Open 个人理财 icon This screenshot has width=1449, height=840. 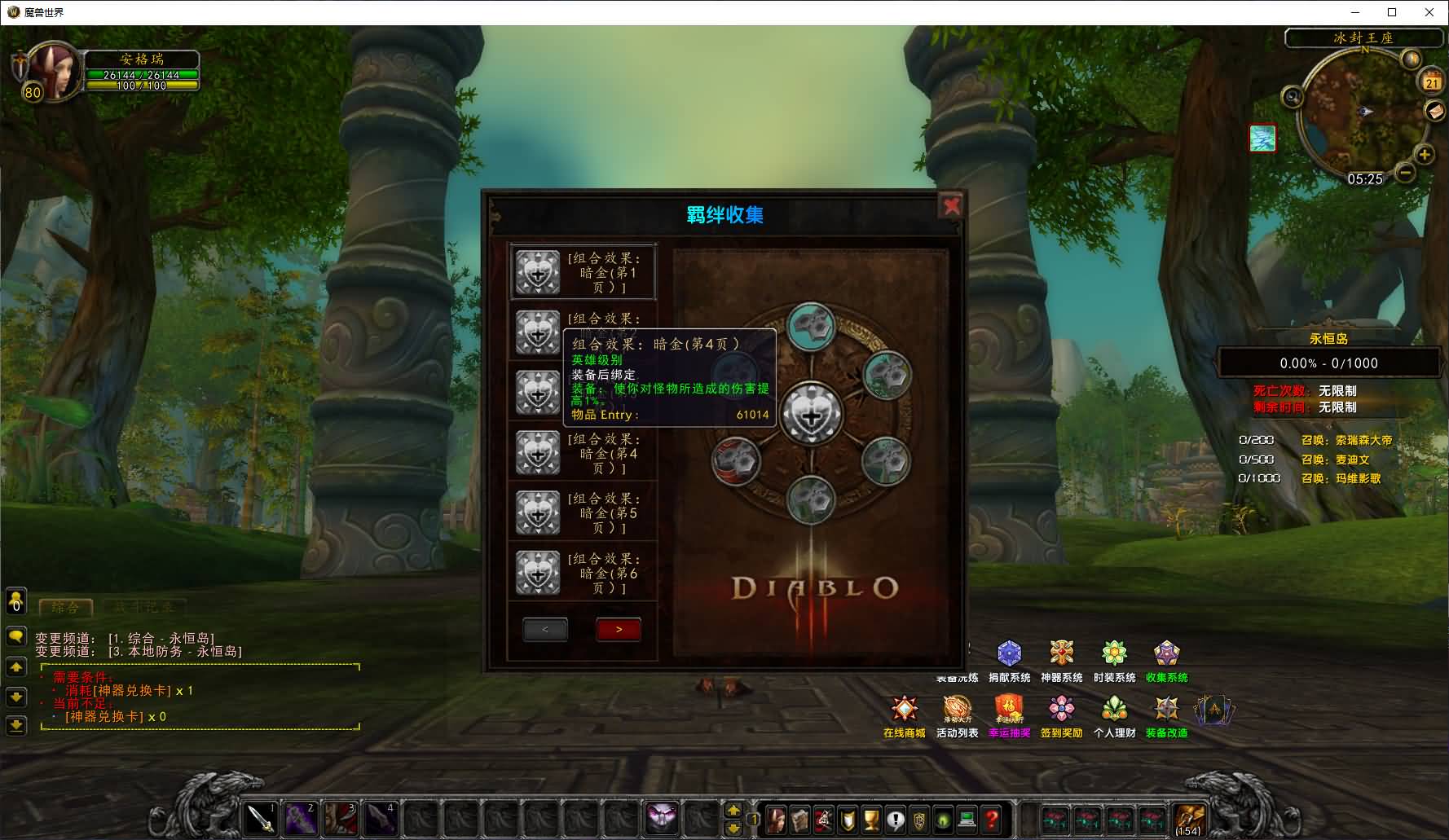click(x=1114, y=710)
